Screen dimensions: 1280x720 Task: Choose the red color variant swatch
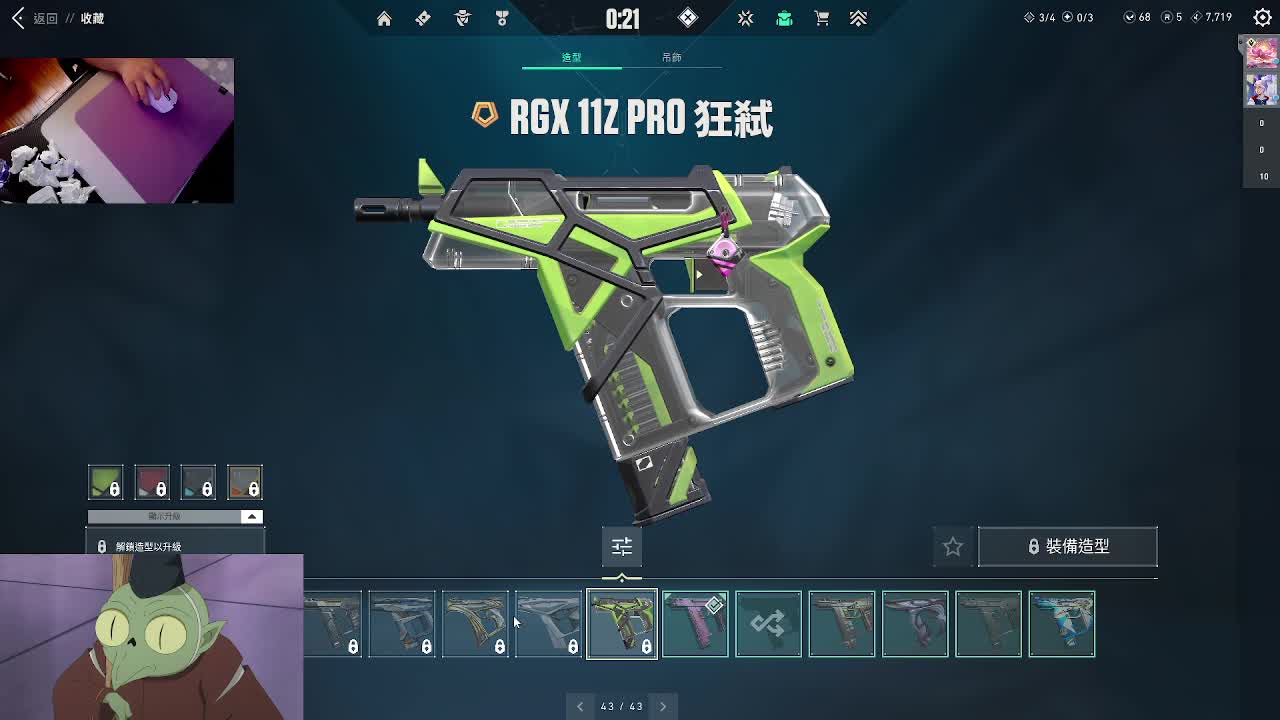click(152, 482)
